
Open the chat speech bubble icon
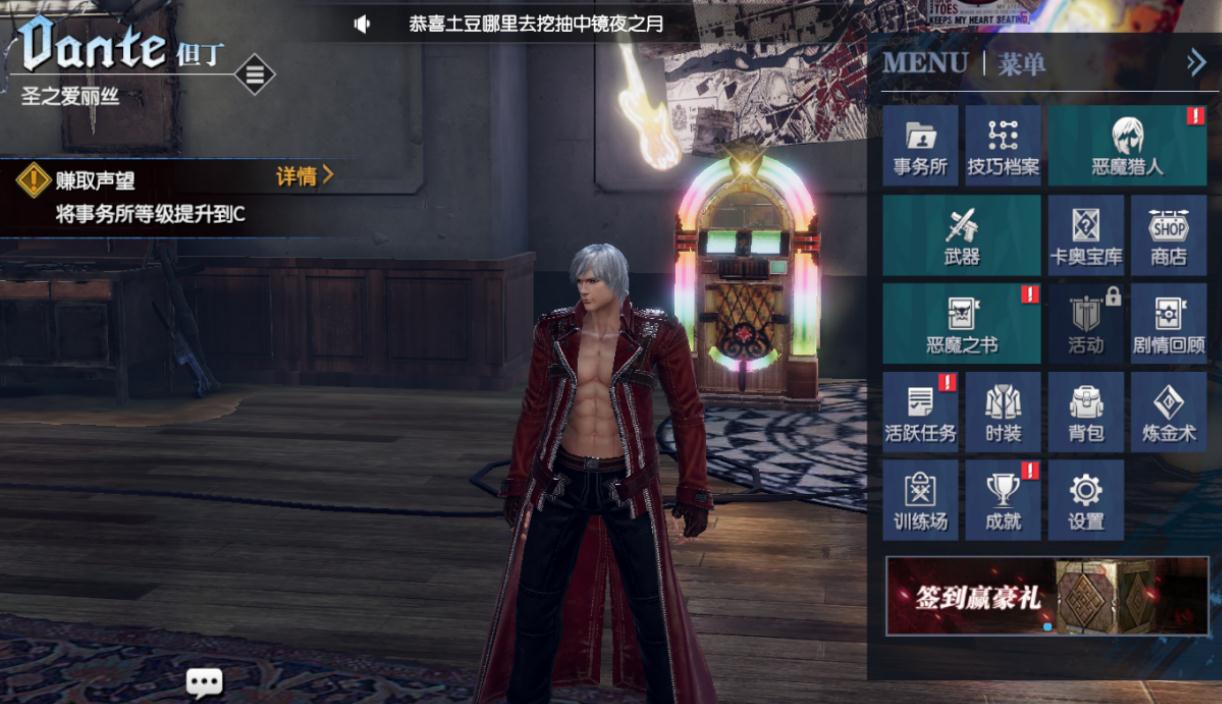pyautogui.click(x=205, y=683)
